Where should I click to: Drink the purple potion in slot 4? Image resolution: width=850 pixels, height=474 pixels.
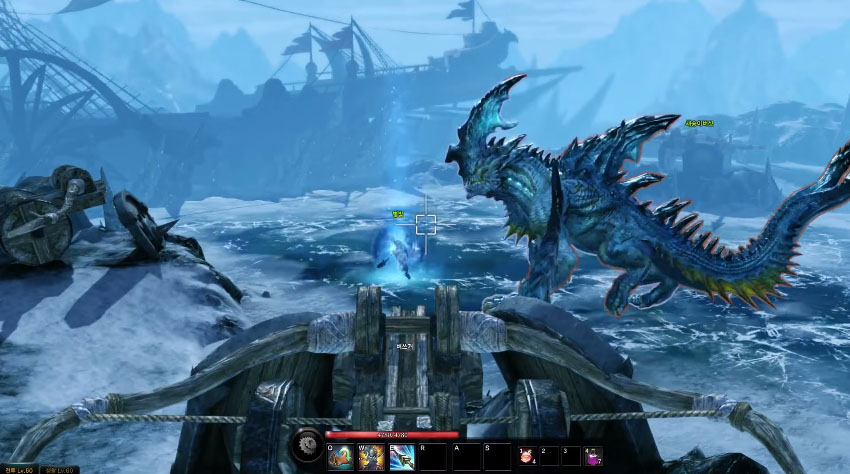click(593, 457)
